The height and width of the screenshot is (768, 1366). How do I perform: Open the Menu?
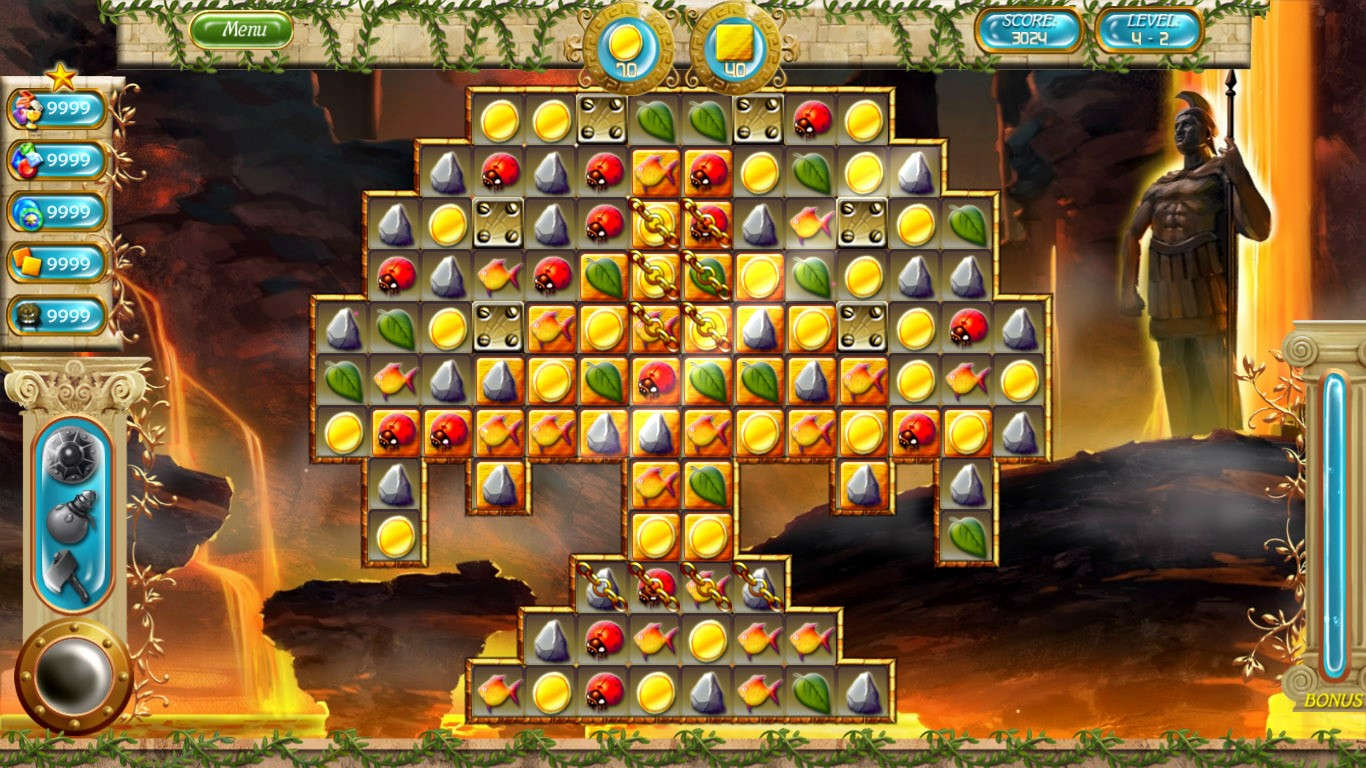point(244,30)
